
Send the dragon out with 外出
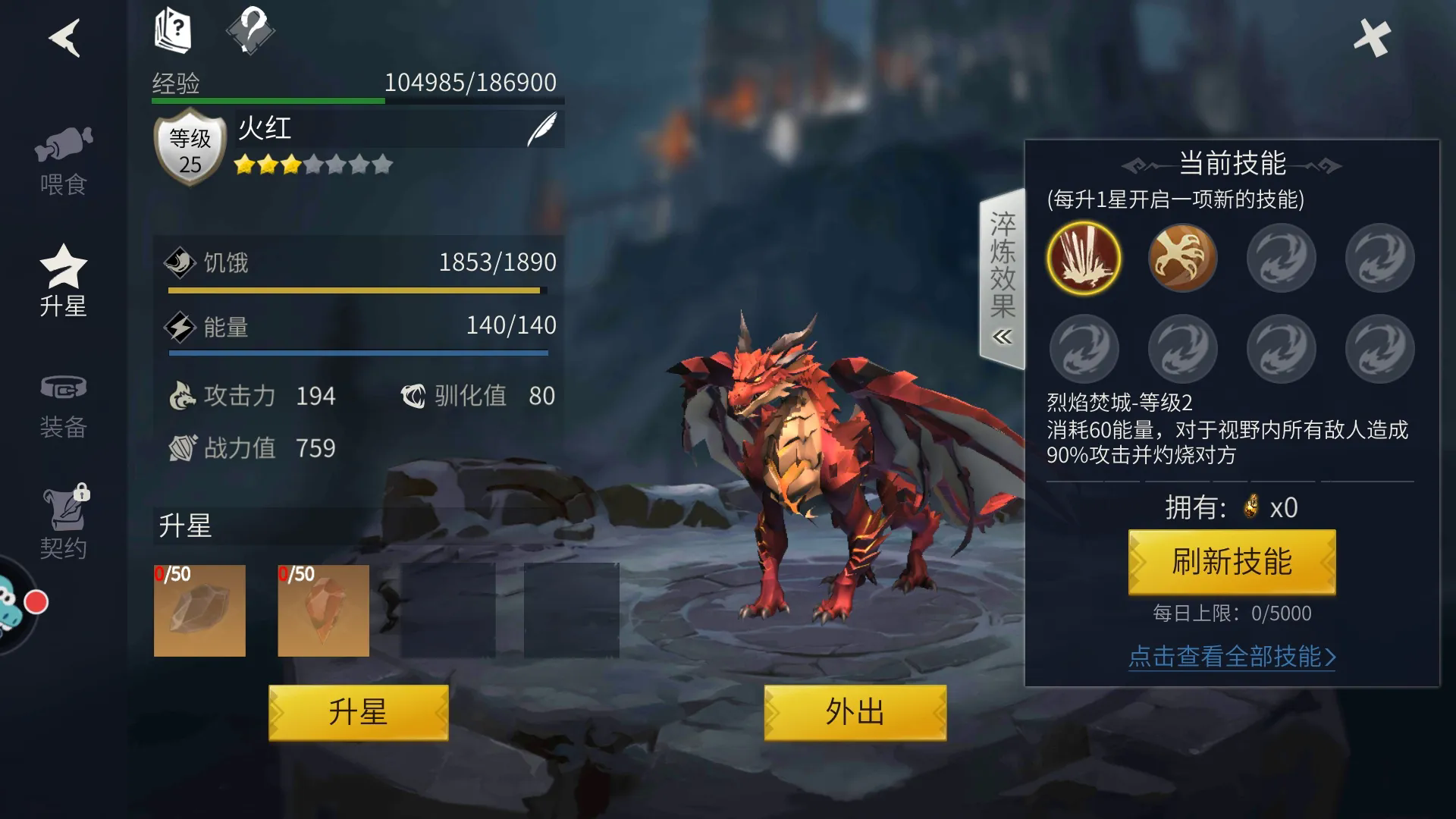point(855,713)
